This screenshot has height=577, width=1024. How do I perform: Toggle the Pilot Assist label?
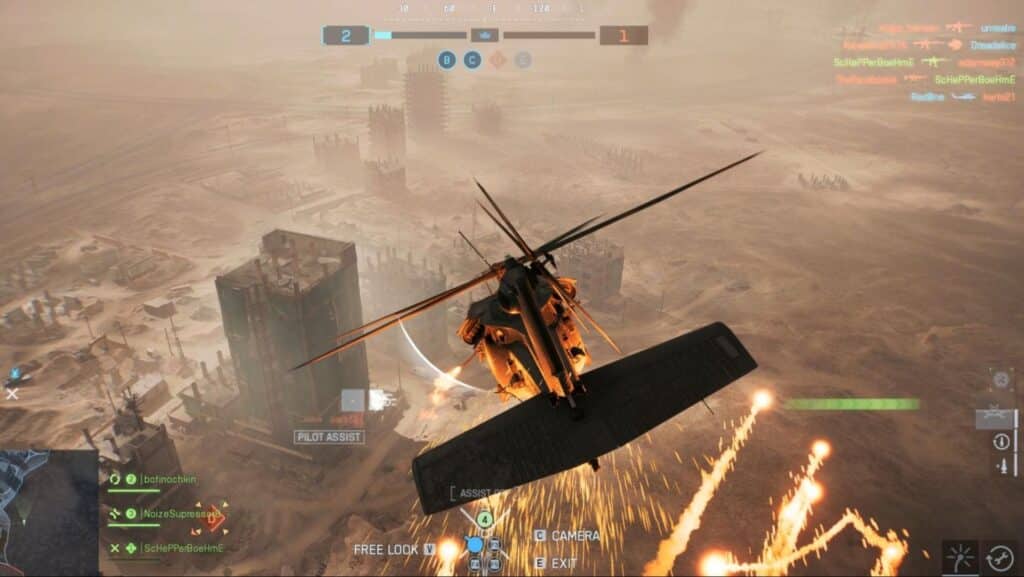point(329,437)
